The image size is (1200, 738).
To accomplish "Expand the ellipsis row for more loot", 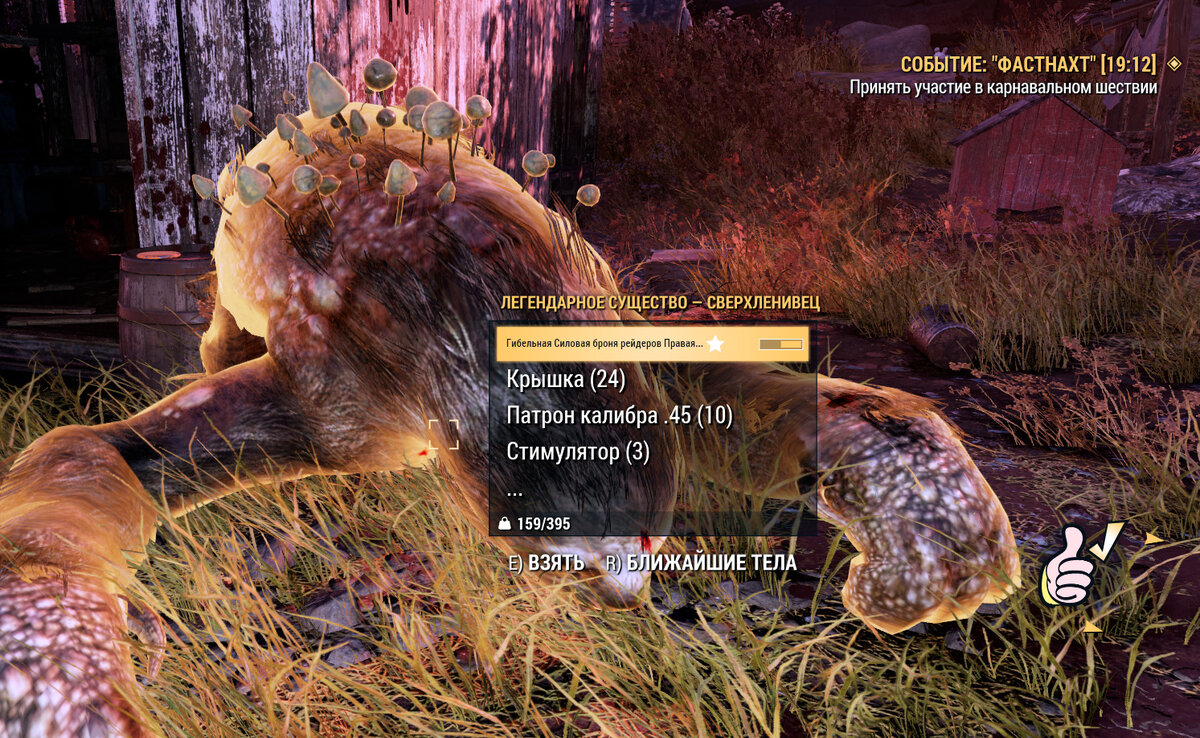I will (x=515, y=490).
